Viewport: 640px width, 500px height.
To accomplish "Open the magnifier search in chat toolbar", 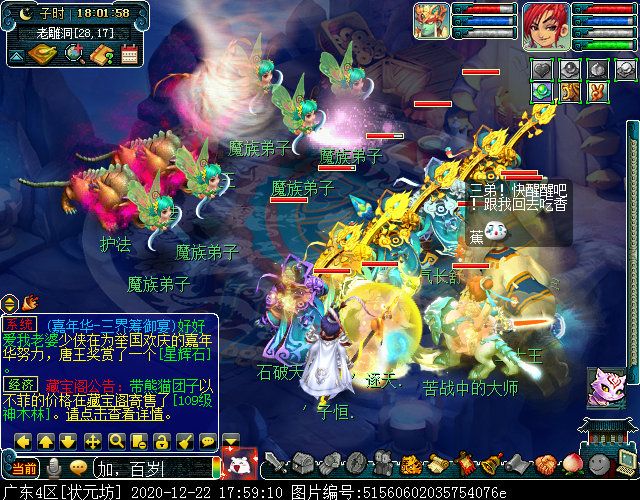I will click(116, 441).
